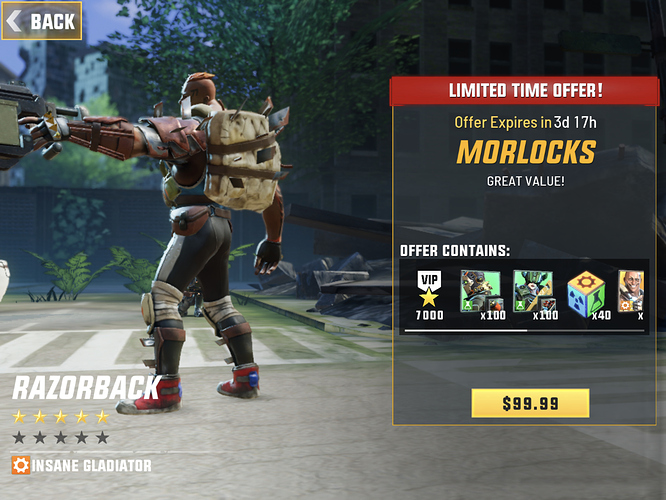Screen dimensions: 666x500
Task: Select the VIP 7000 points reward
Action: [x=429, y=294]
